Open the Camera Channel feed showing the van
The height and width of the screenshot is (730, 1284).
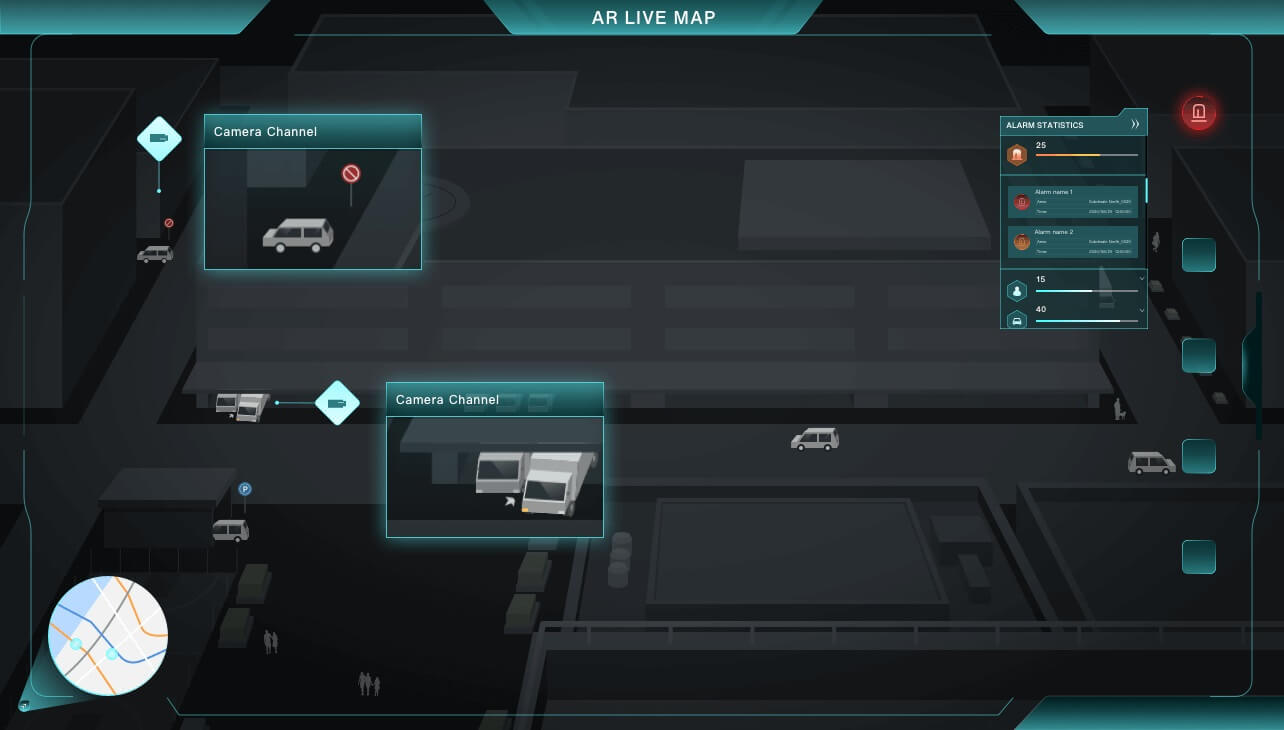pos(313,208)
